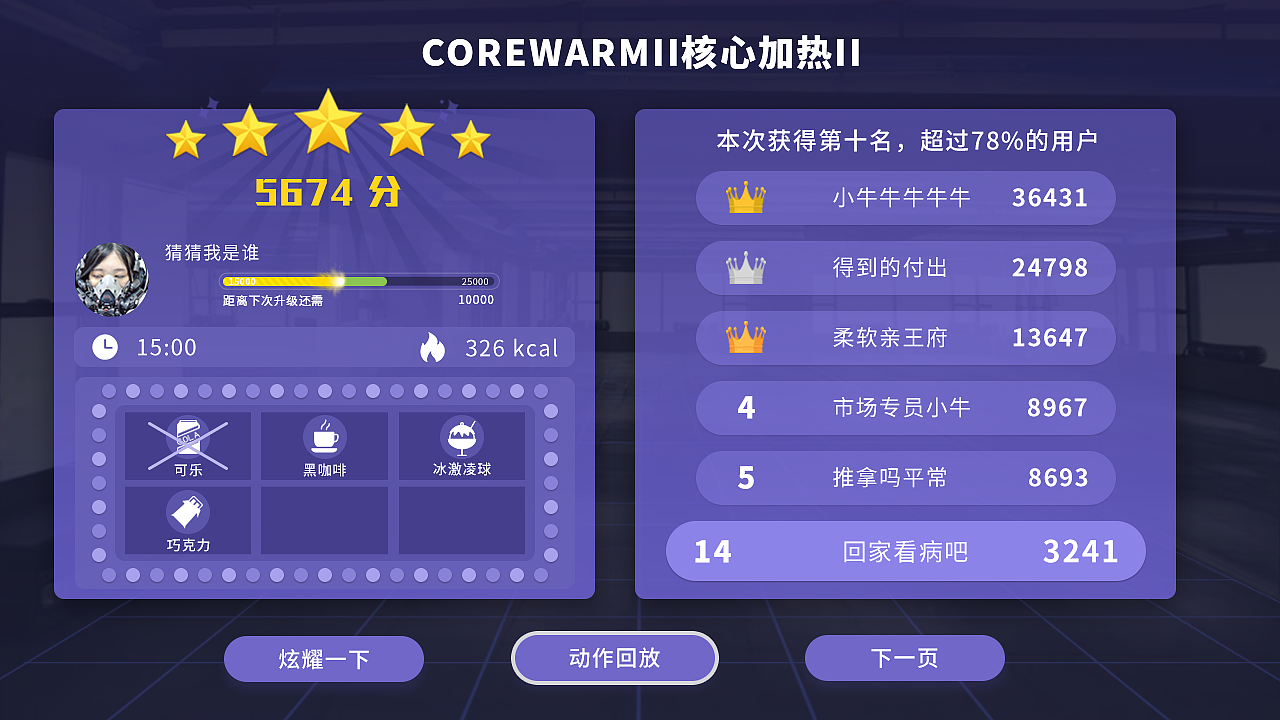Select the rank 5 entry 推拿吗平常
This screenshot has height=720, width=1280.
click(905, 478)
